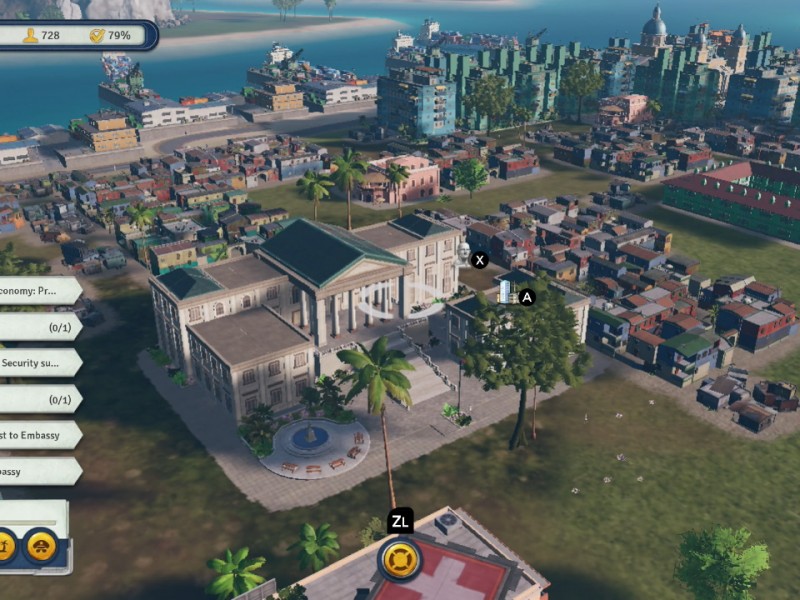The width and height of the screenshot is (800, 600).
Task: Select the Security task entry
Action: (38, 362)
